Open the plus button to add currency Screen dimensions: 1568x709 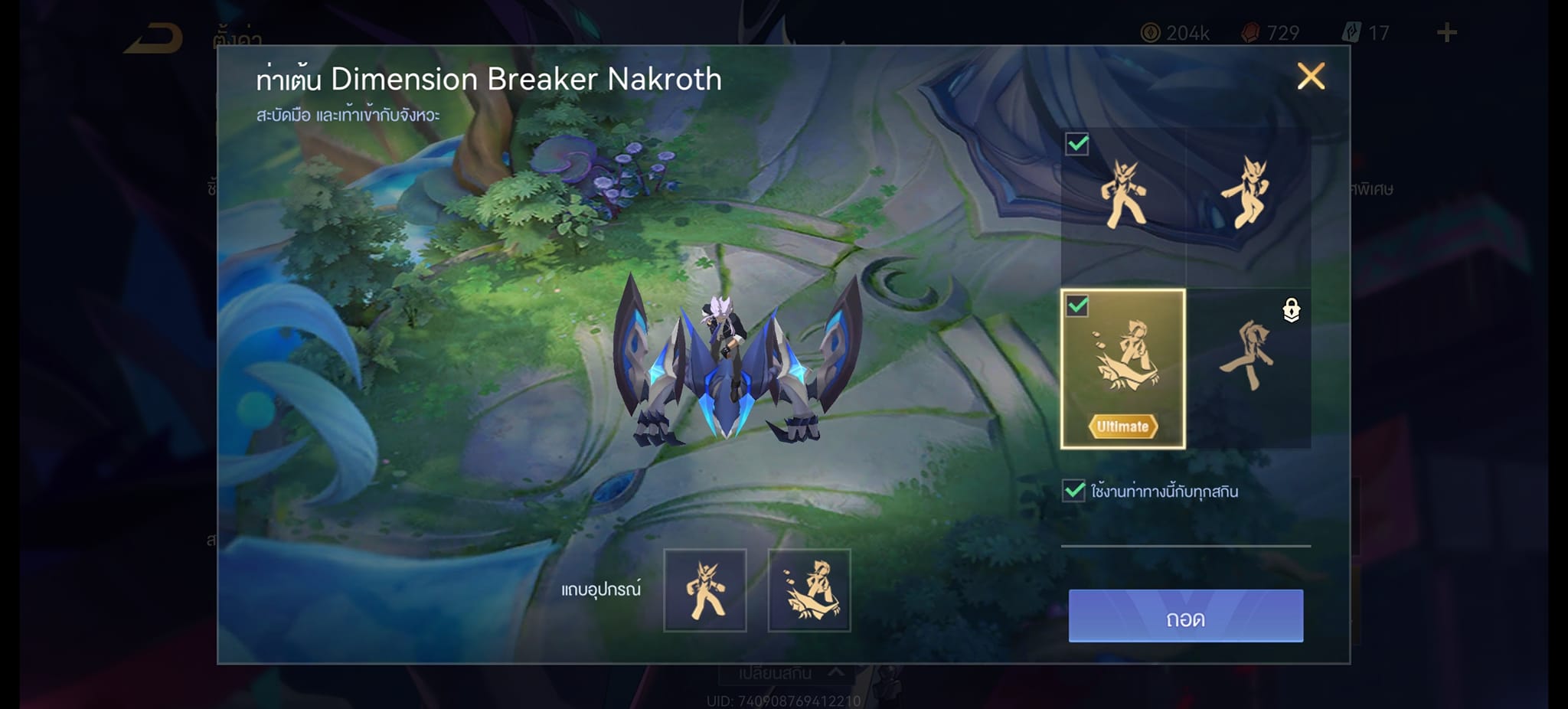point(1446,33)
